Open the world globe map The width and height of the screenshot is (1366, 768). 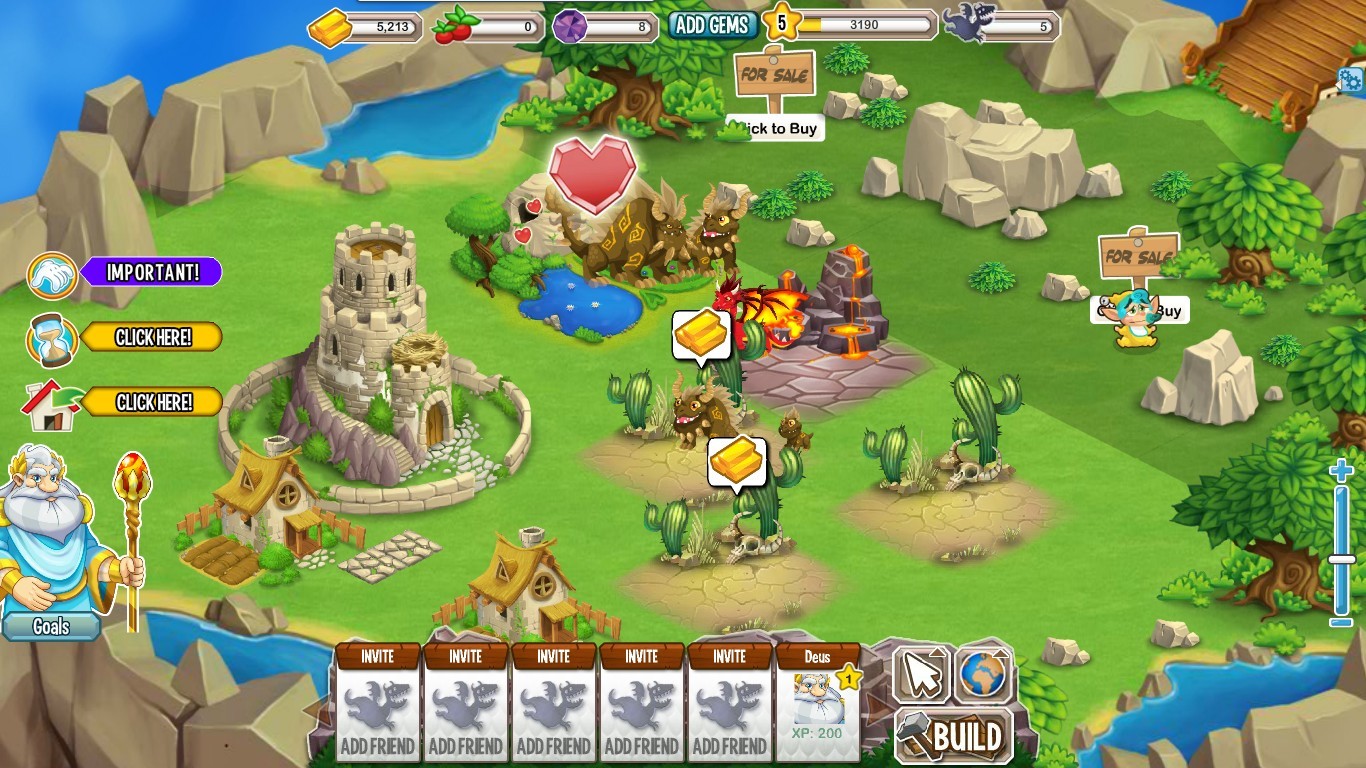[x=984, y=674]
